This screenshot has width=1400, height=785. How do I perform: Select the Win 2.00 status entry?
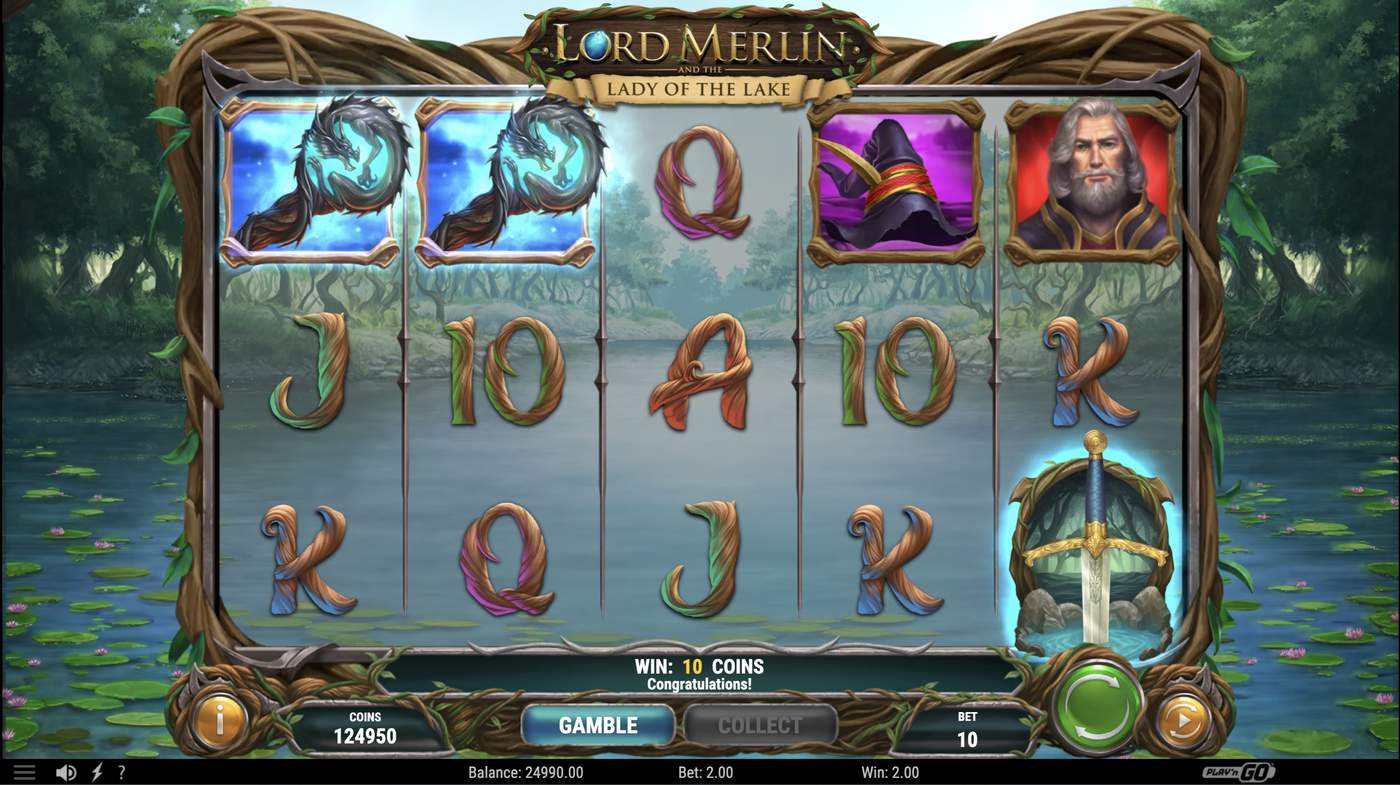[892, 771]
